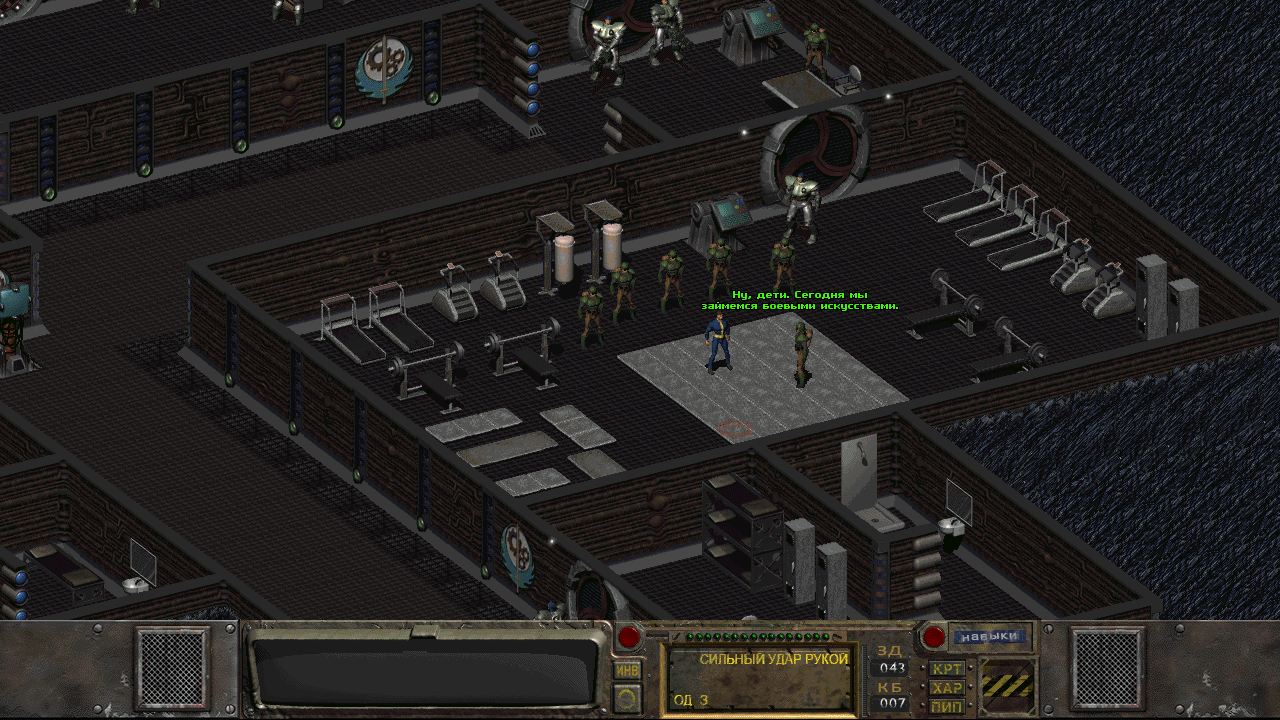1280x720 pixels.
Task: Click the message log display window
Action: [x=425, y=670]
